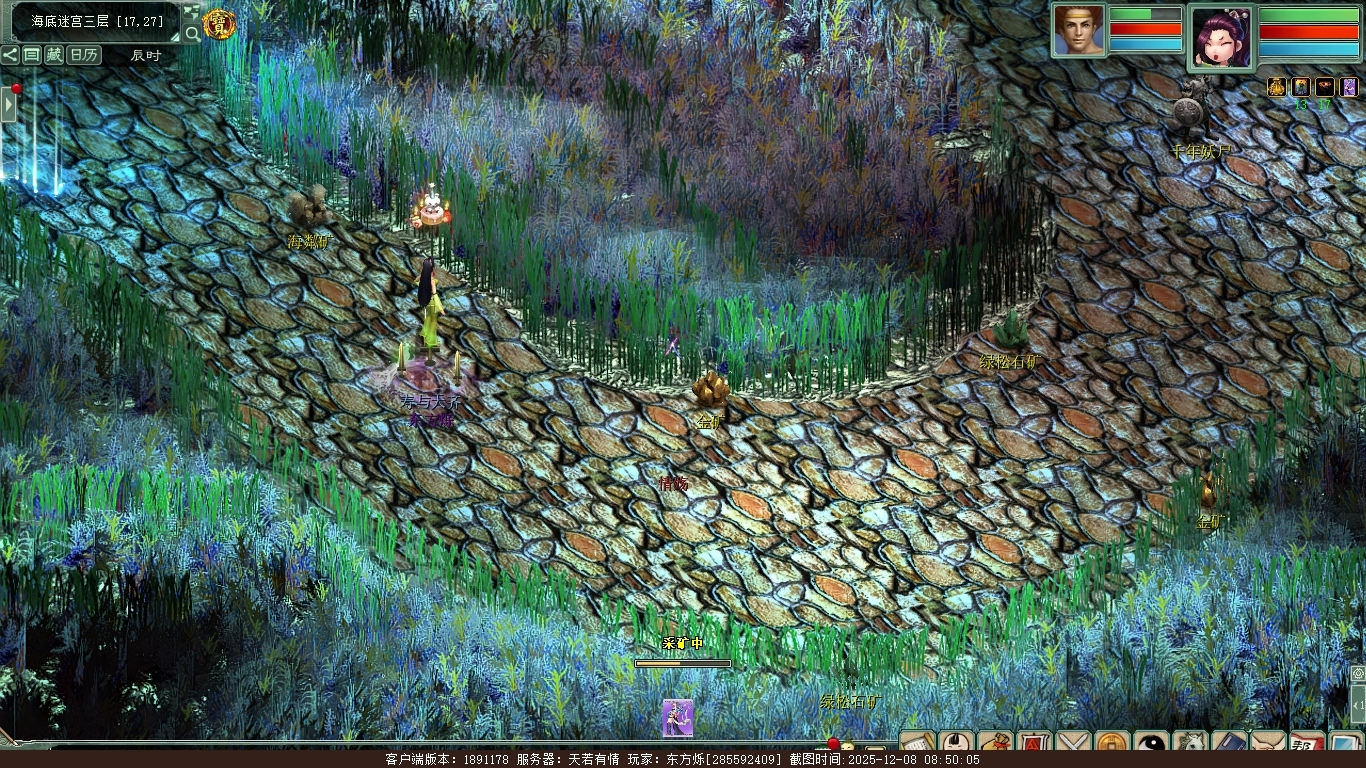Open the crossed swords attack button
This screenshot has width=1366, height=768.
1073,745
